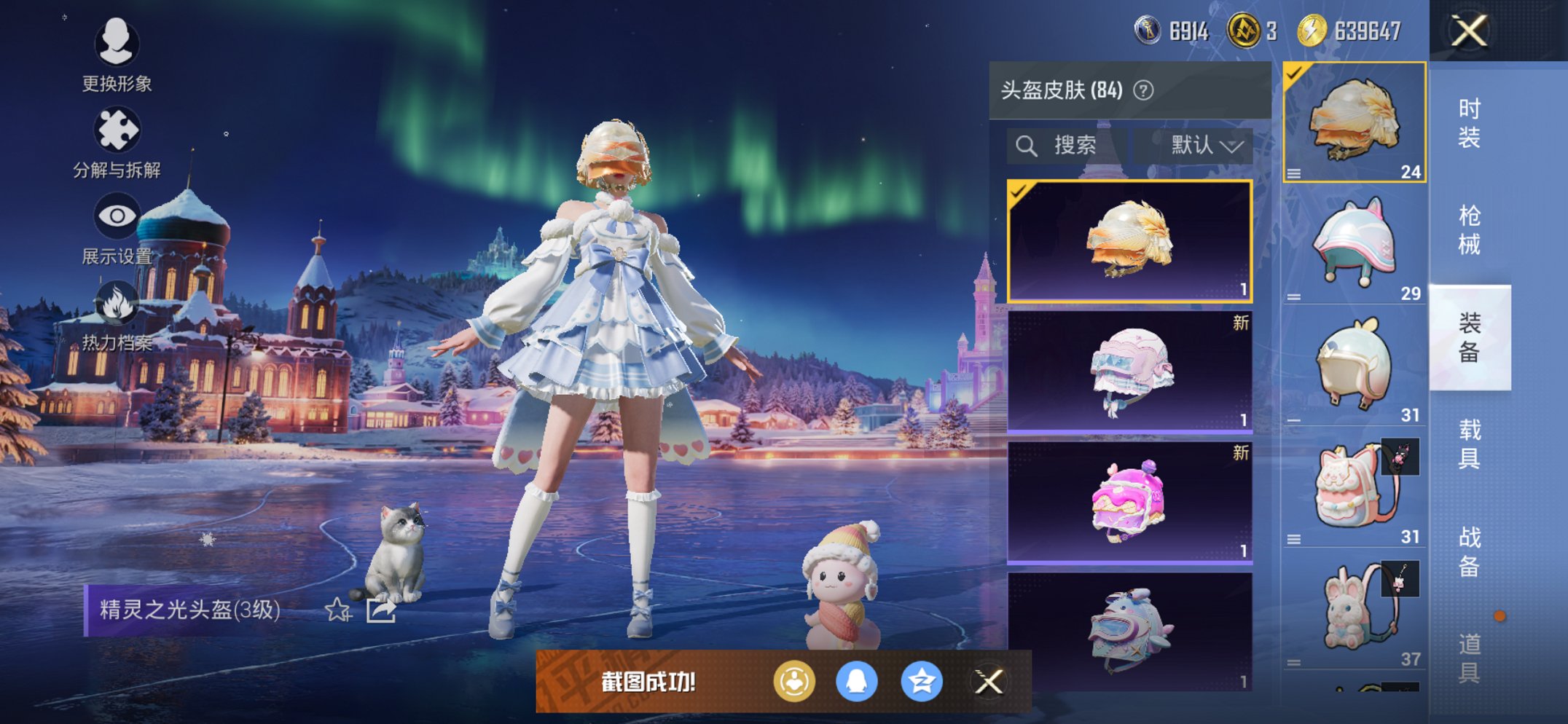Expand the 默认 sort order dropdown
Screen dimensions: 1568x724
tap(1205, 145)
